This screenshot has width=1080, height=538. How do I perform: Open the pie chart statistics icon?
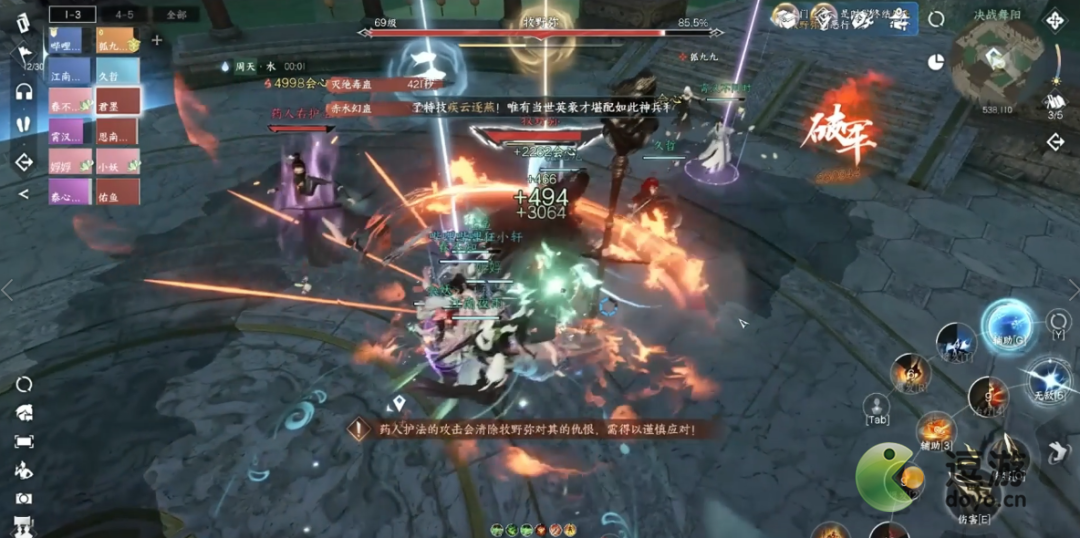[x=936, y=62]
